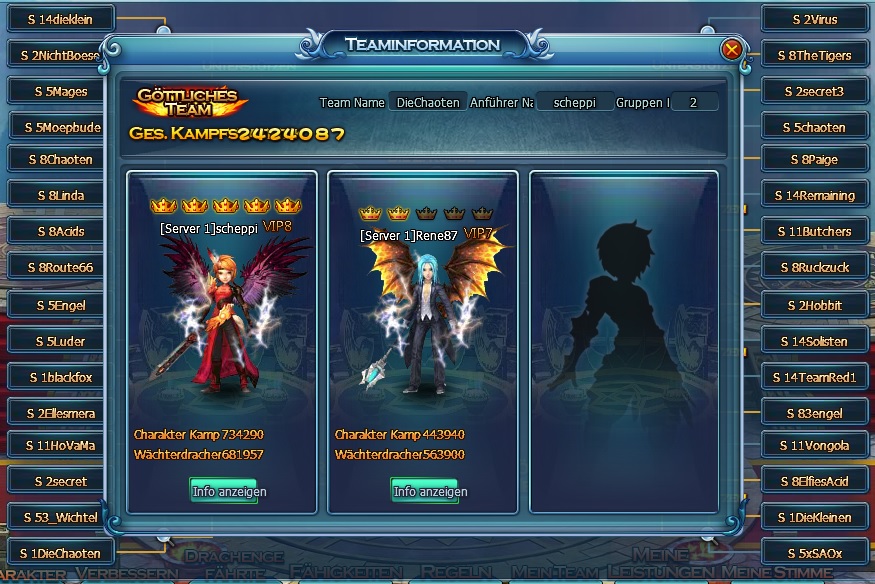Open team S 2Virus entry
The width and height of the screenshot is (875, 584).
pyautogui.click(x=813, y=19)
